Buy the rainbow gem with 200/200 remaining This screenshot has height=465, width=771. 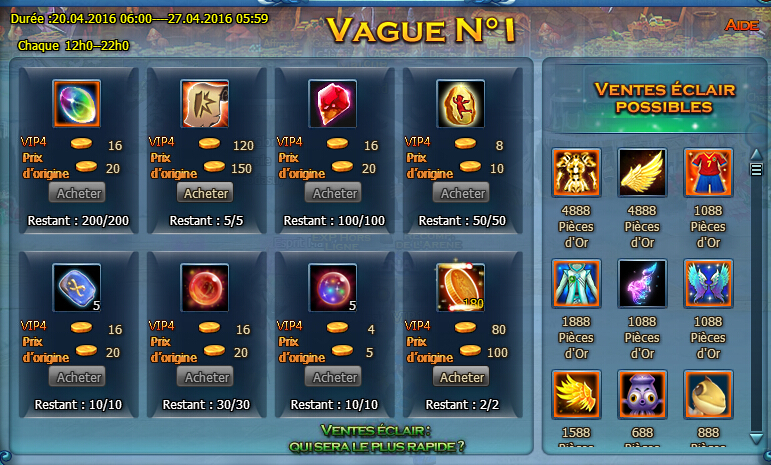click(80, 193)
